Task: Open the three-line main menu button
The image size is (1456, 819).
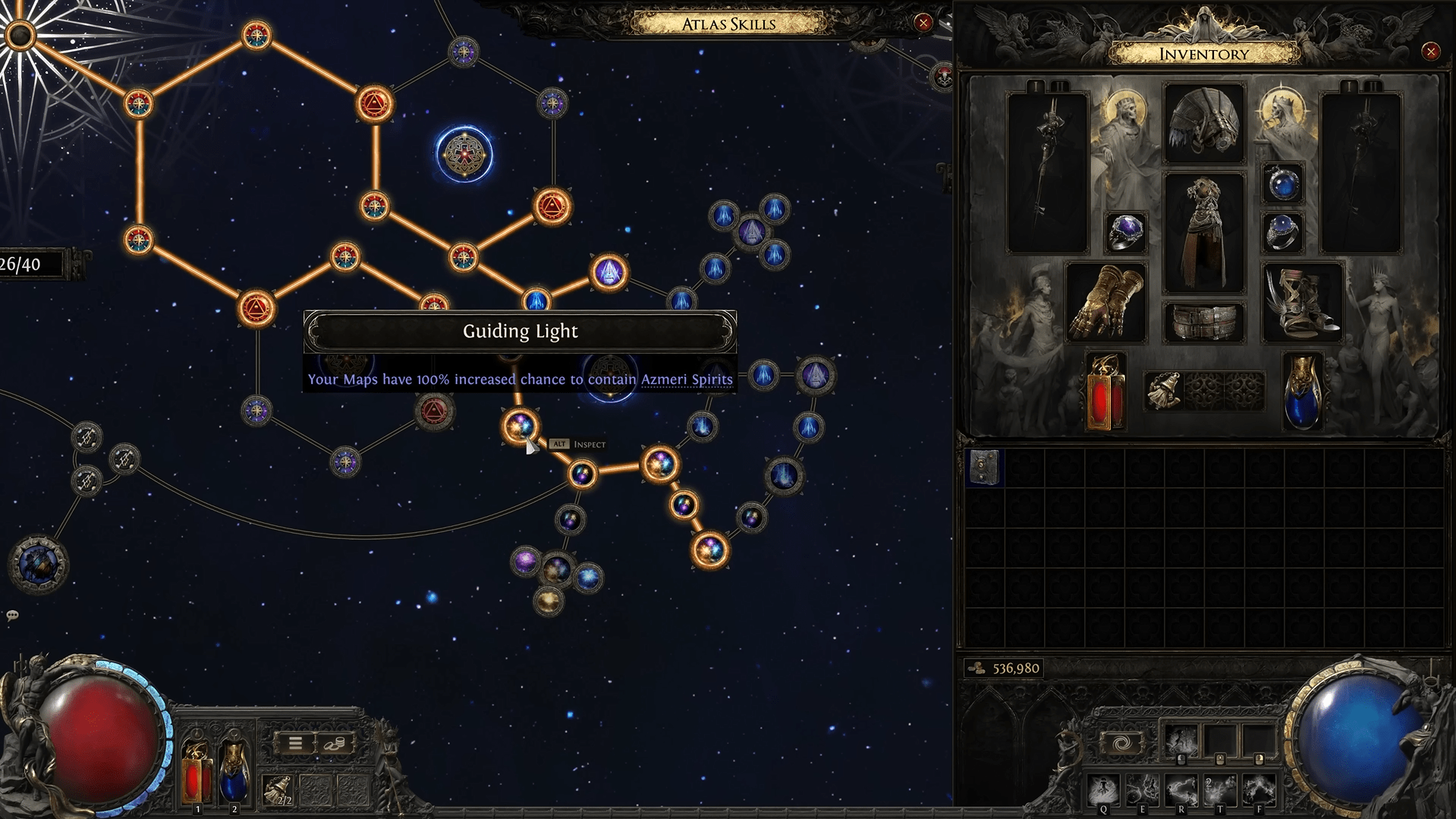Action: (x=295, y=744)
